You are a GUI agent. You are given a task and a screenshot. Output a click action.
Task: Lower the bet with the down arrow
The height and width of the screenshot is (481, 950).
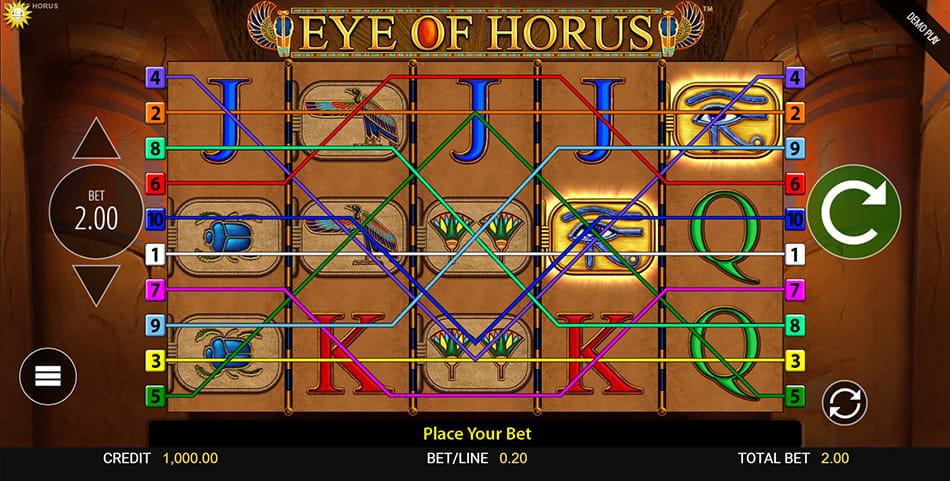[97, 283]
